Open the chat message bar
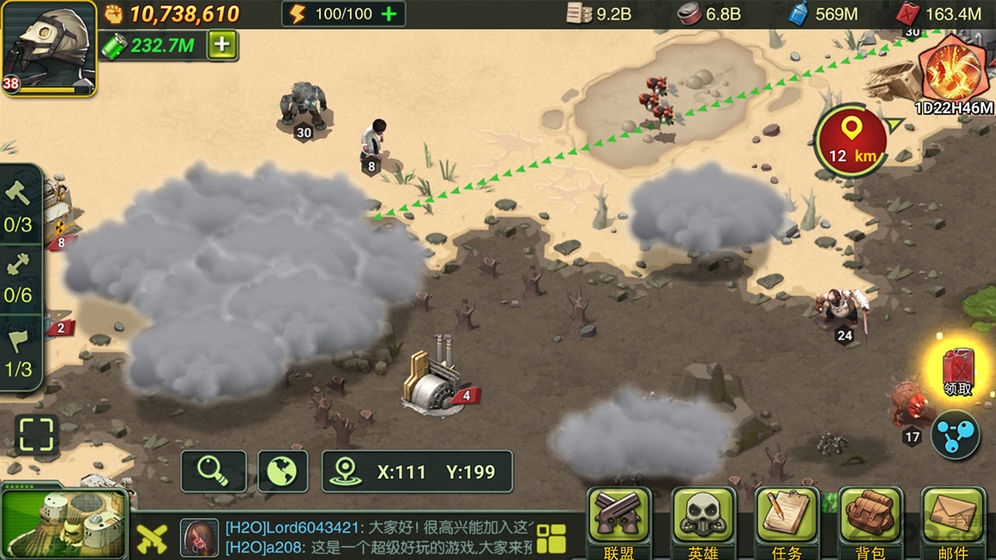 [x=380, y=537]
